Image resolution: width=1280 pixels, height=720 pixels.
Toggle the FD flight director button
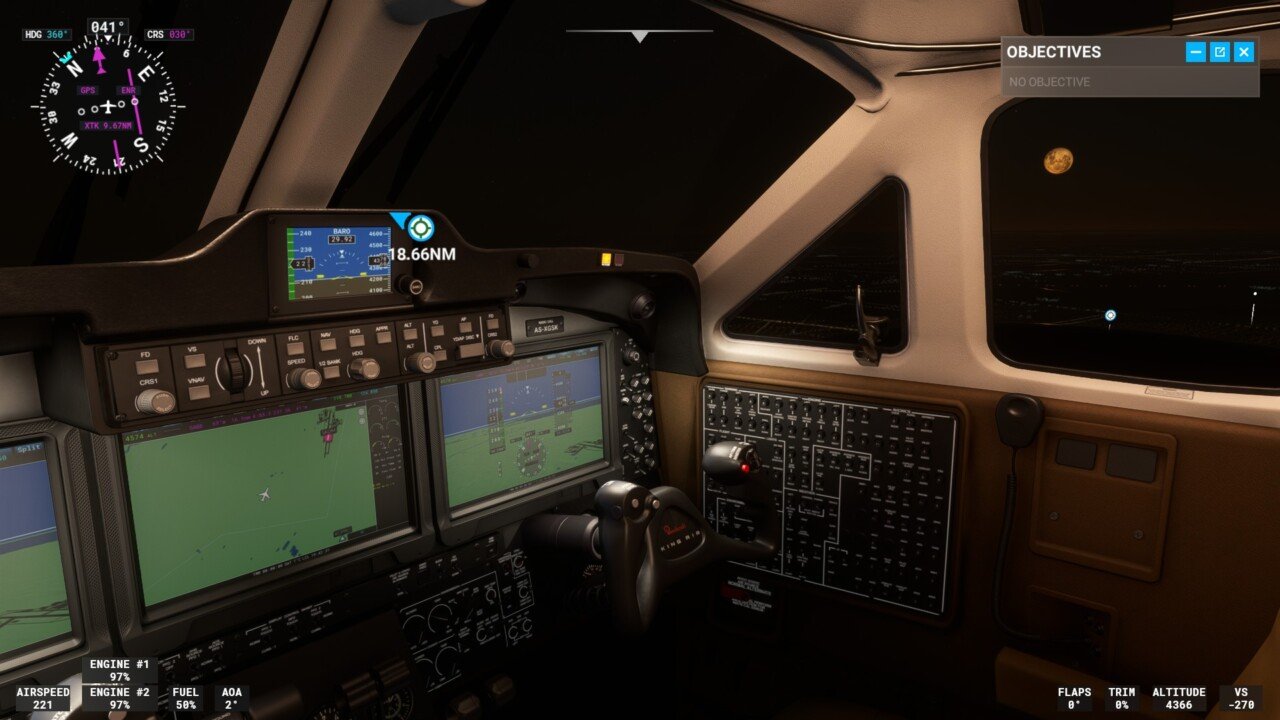pos(146,365)
